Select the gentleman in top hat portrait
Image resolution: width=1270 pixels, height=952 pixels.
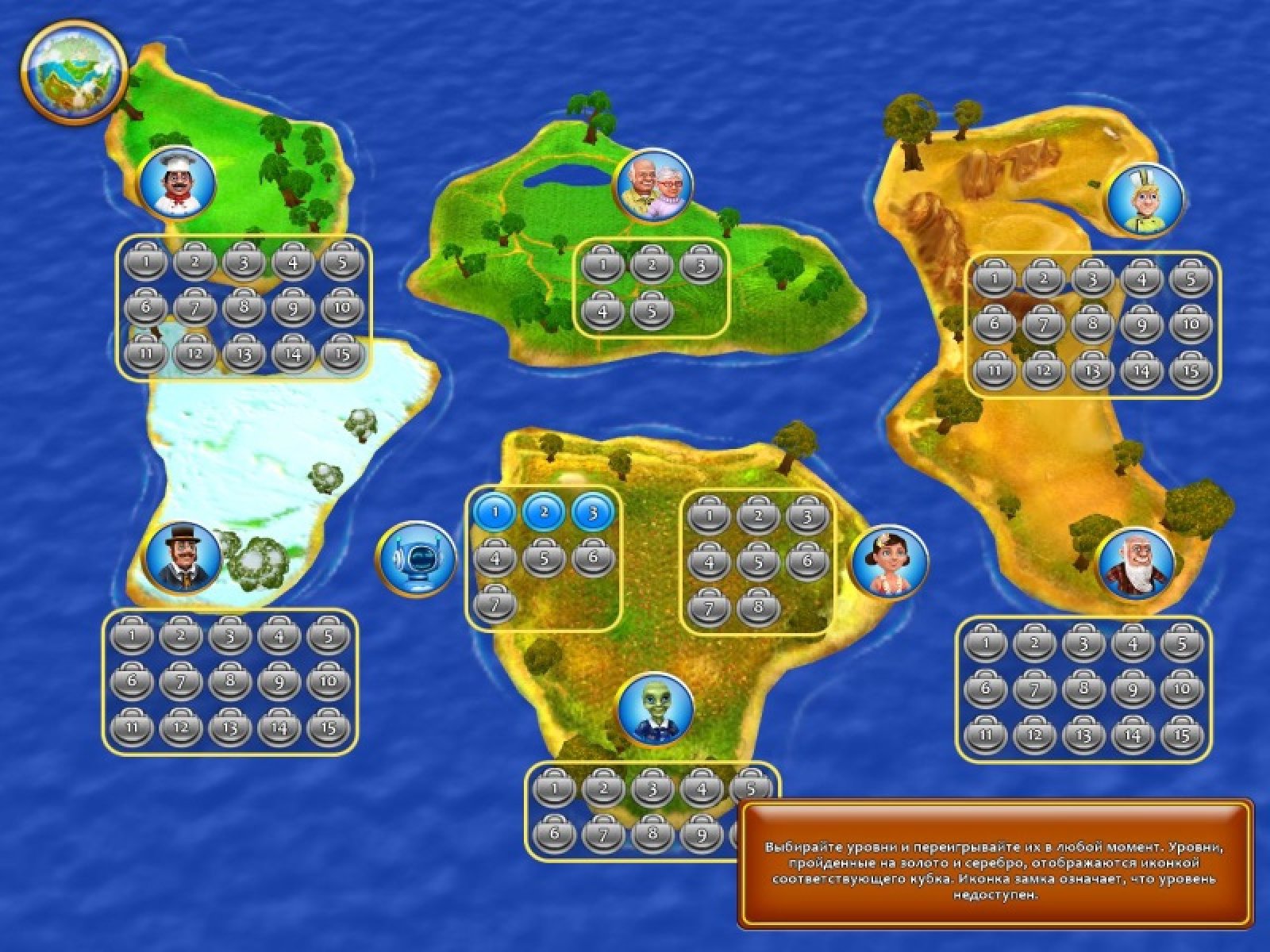tap(183, 558)
